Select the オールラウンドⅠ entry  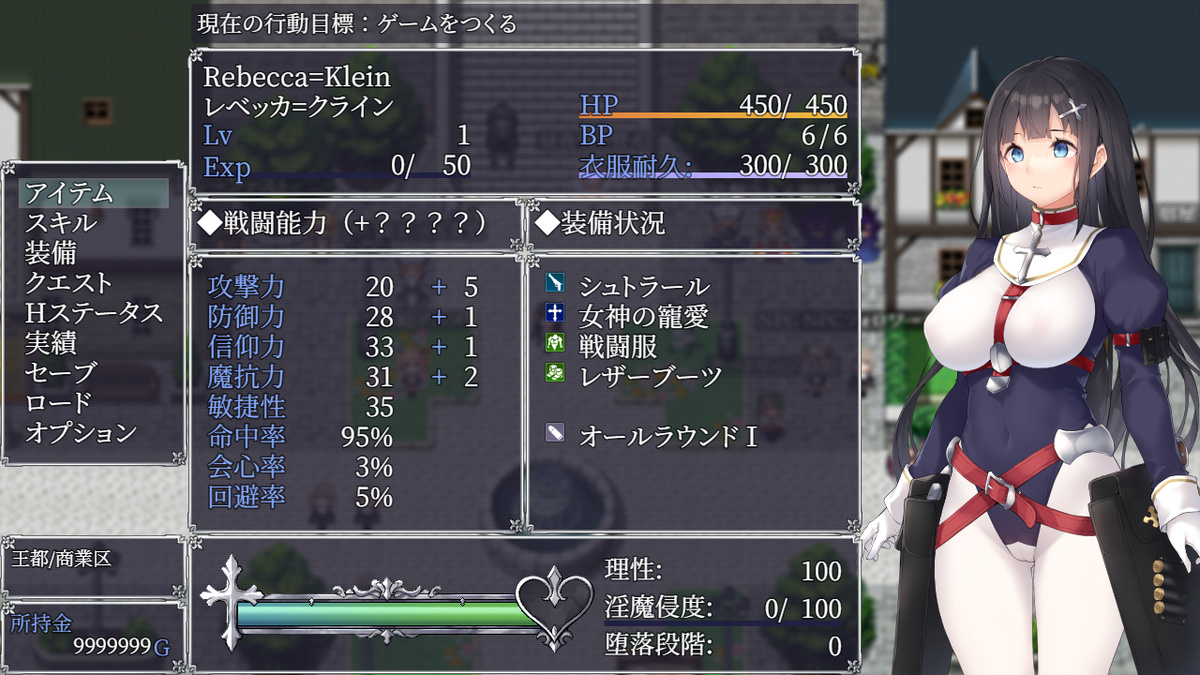pyautogui.click(x=668, y=436)
